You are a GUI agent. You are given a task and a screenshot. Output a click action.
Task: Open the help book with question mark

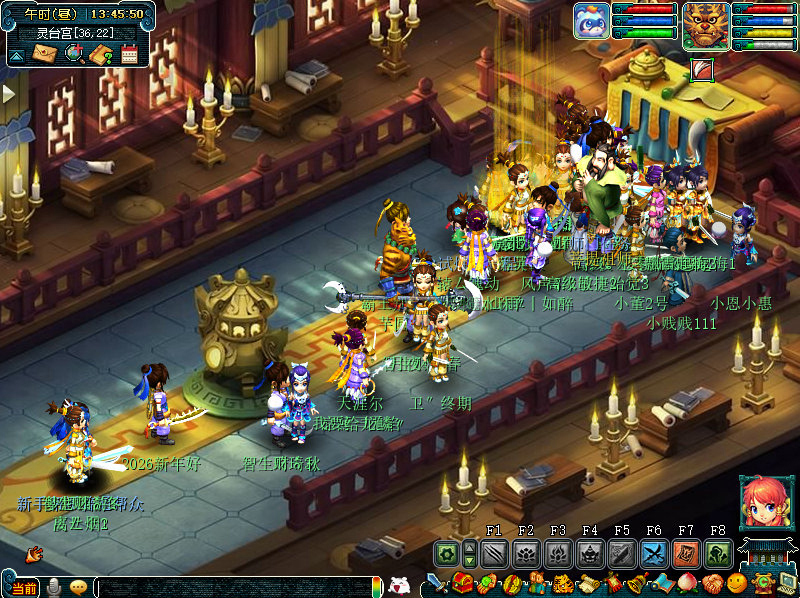tap(100, 54)
